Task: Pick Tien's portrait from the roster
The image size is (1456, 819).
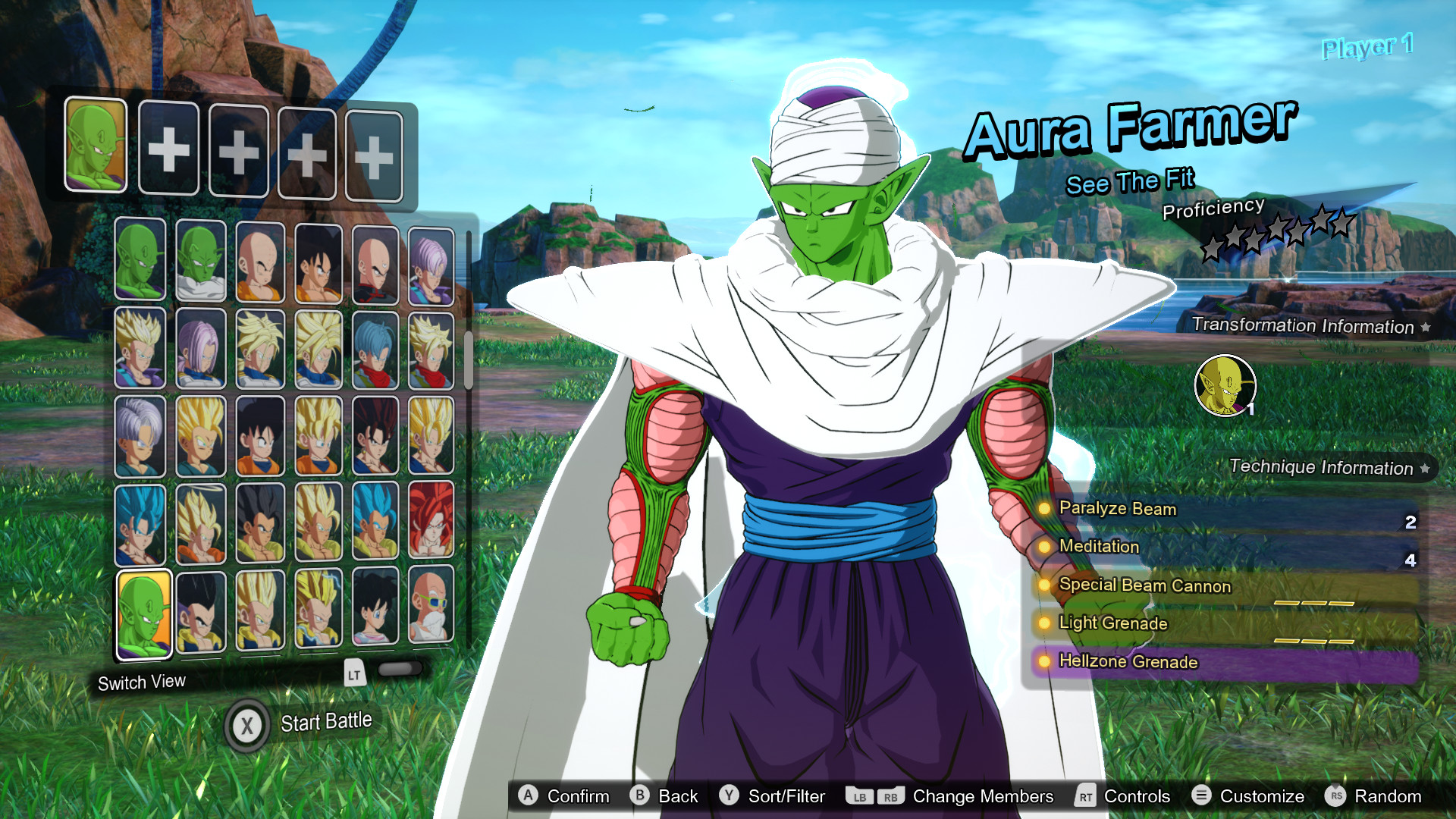Action: click(375, 264)
